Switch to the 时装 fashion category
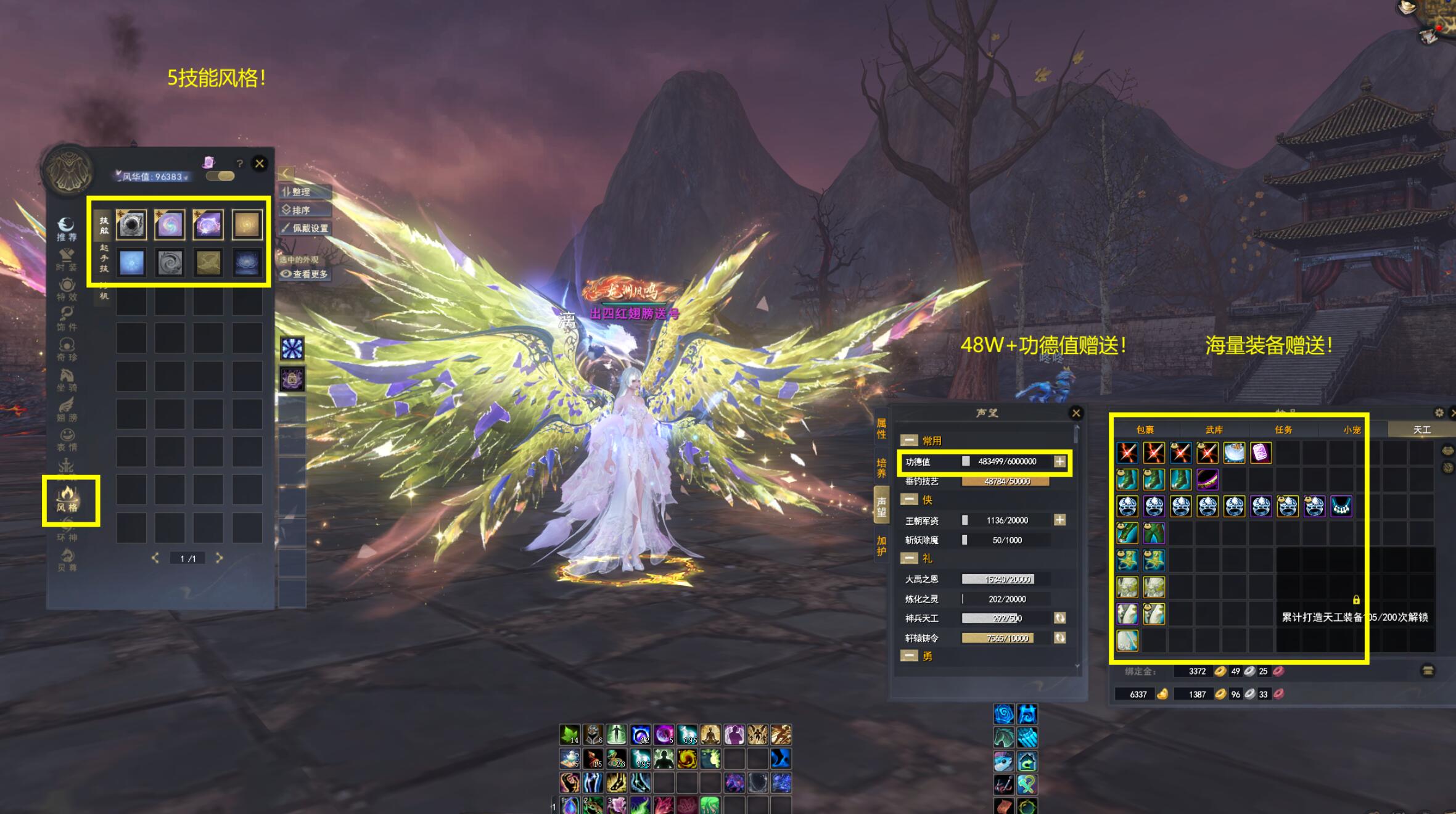This screenshot has height=814, width=1456. pos(67,260)
